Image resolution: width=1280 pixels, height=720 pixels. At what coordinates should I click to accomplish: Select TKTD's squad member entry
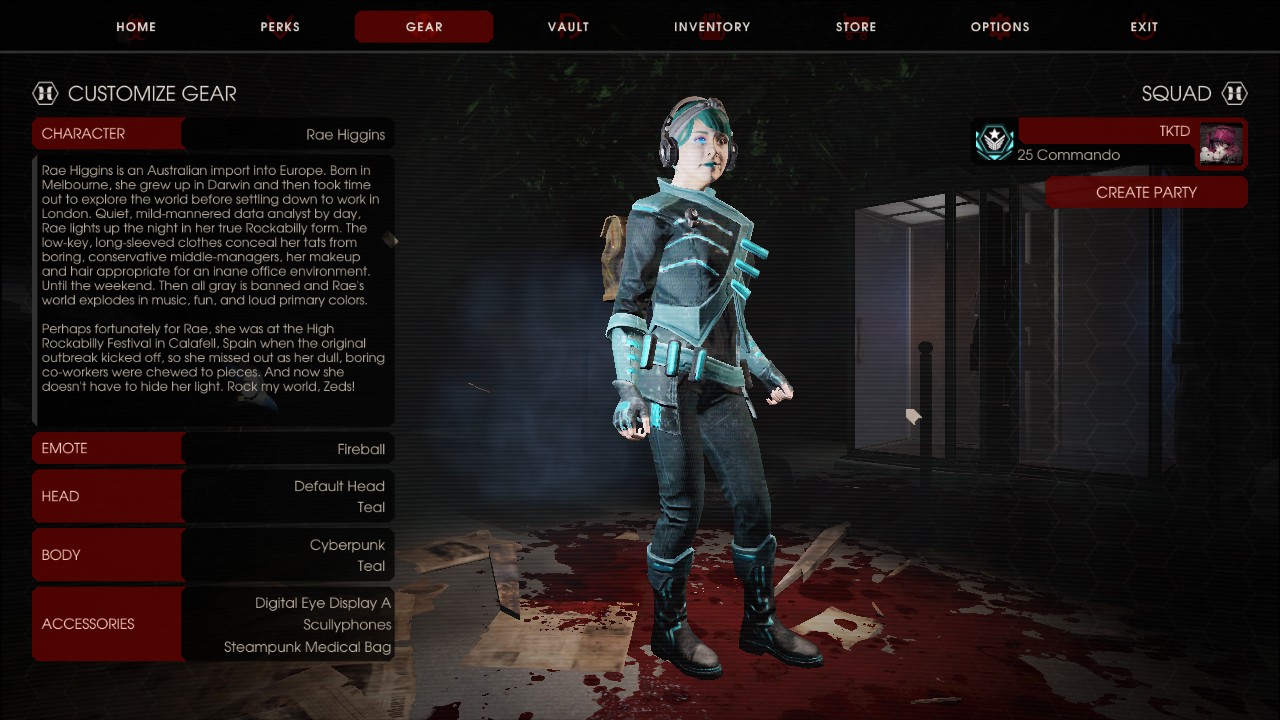coord(1105,143)
